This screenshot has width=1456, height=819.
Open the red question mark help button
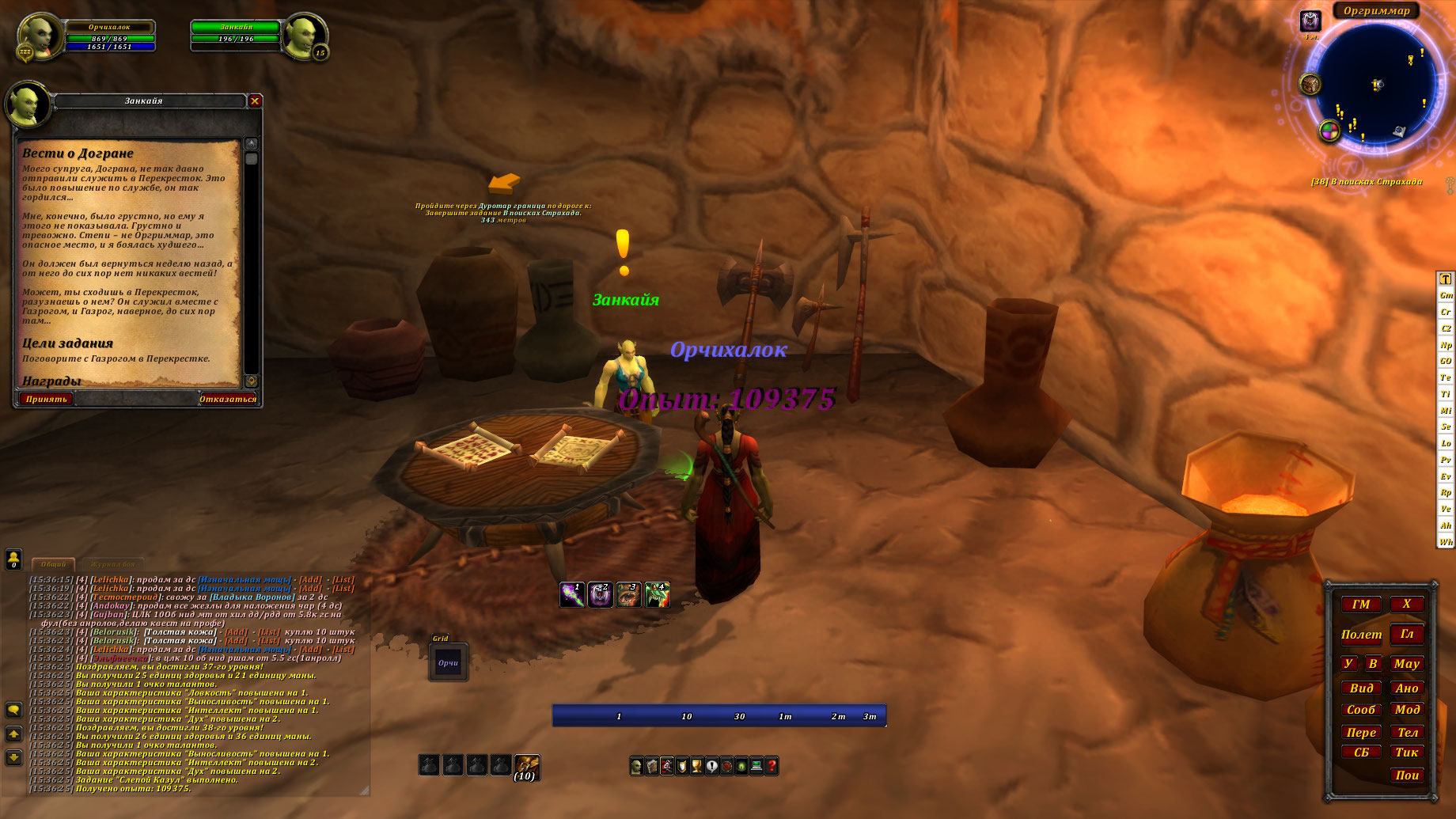pyautogui.click(x=772, y=766)
